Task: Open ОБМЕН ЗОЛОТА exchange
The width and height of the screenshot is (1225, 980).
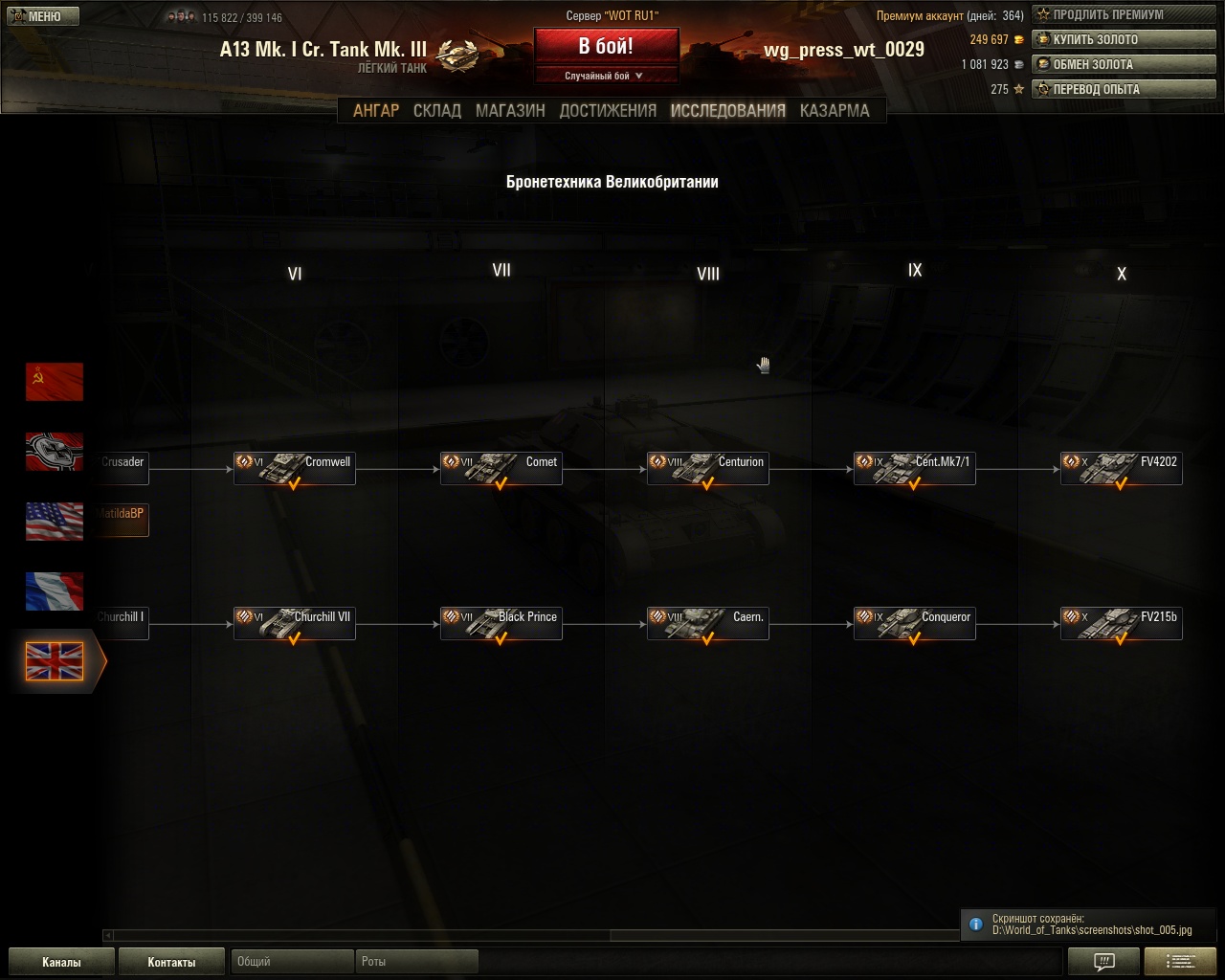Action: [1124, 64]
